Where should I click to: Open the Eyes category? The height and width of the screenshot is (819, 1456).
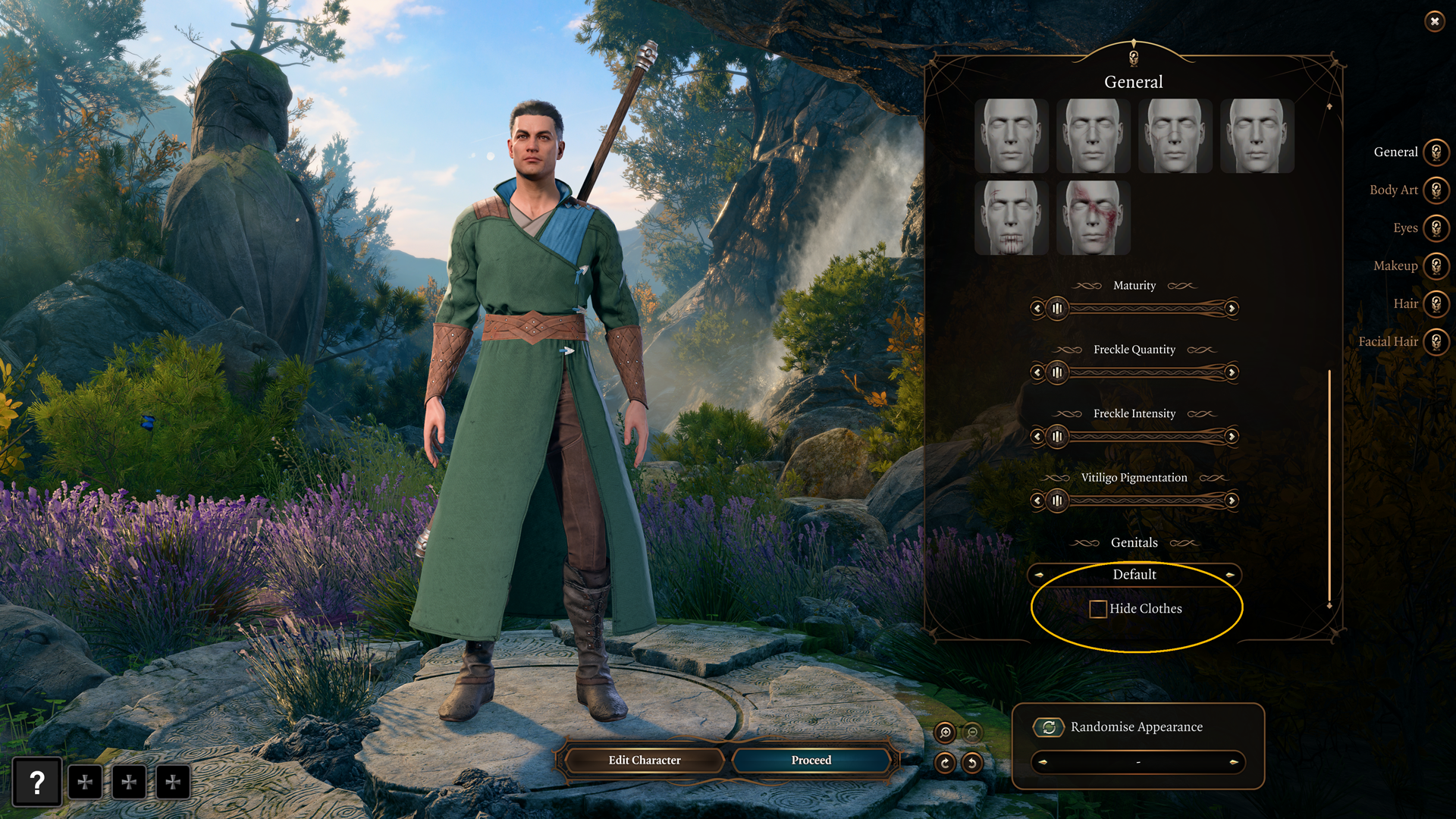click(x=1436, y=228)
